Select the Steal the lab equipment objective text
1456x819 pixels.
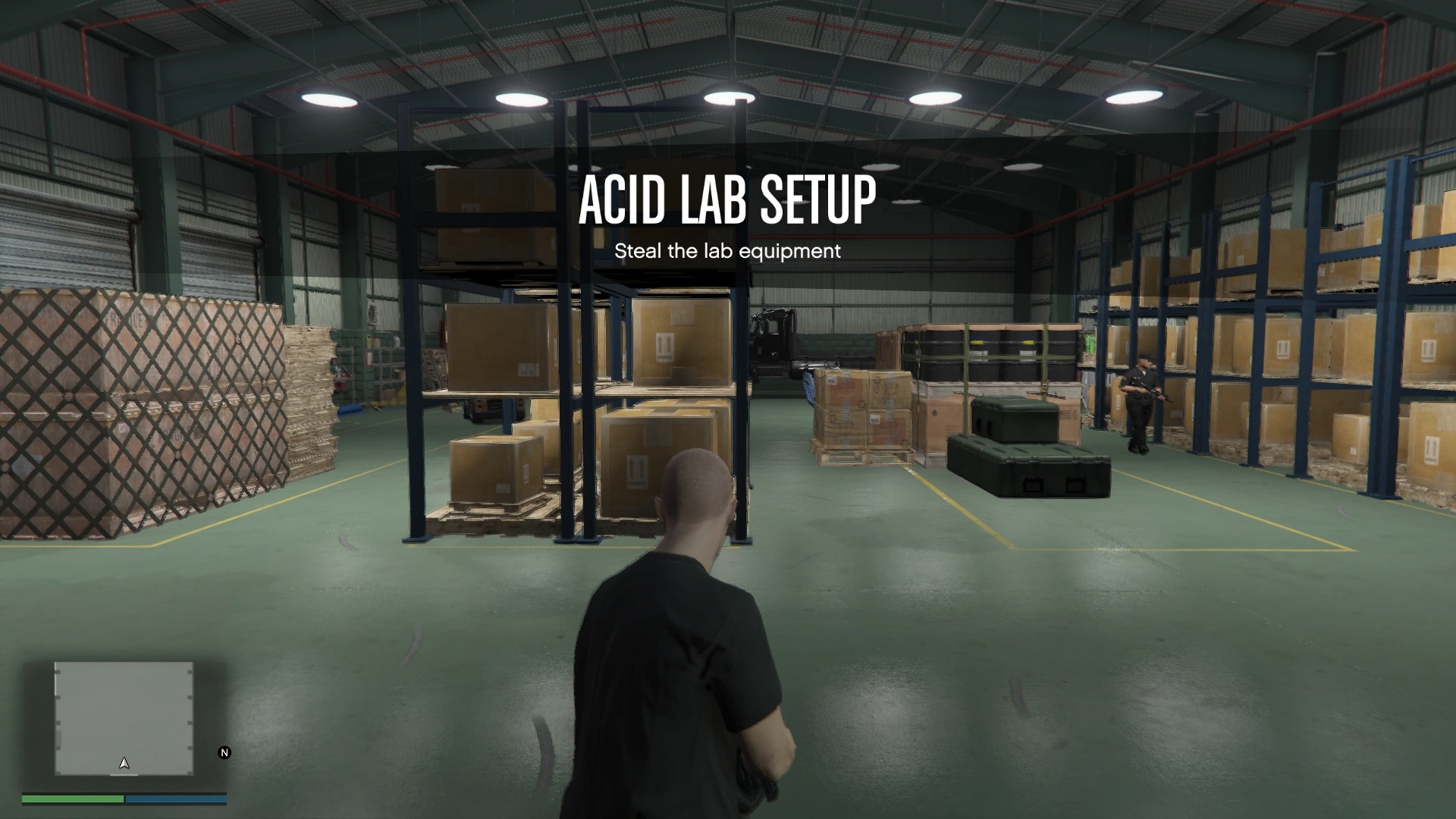pos(726,251)
